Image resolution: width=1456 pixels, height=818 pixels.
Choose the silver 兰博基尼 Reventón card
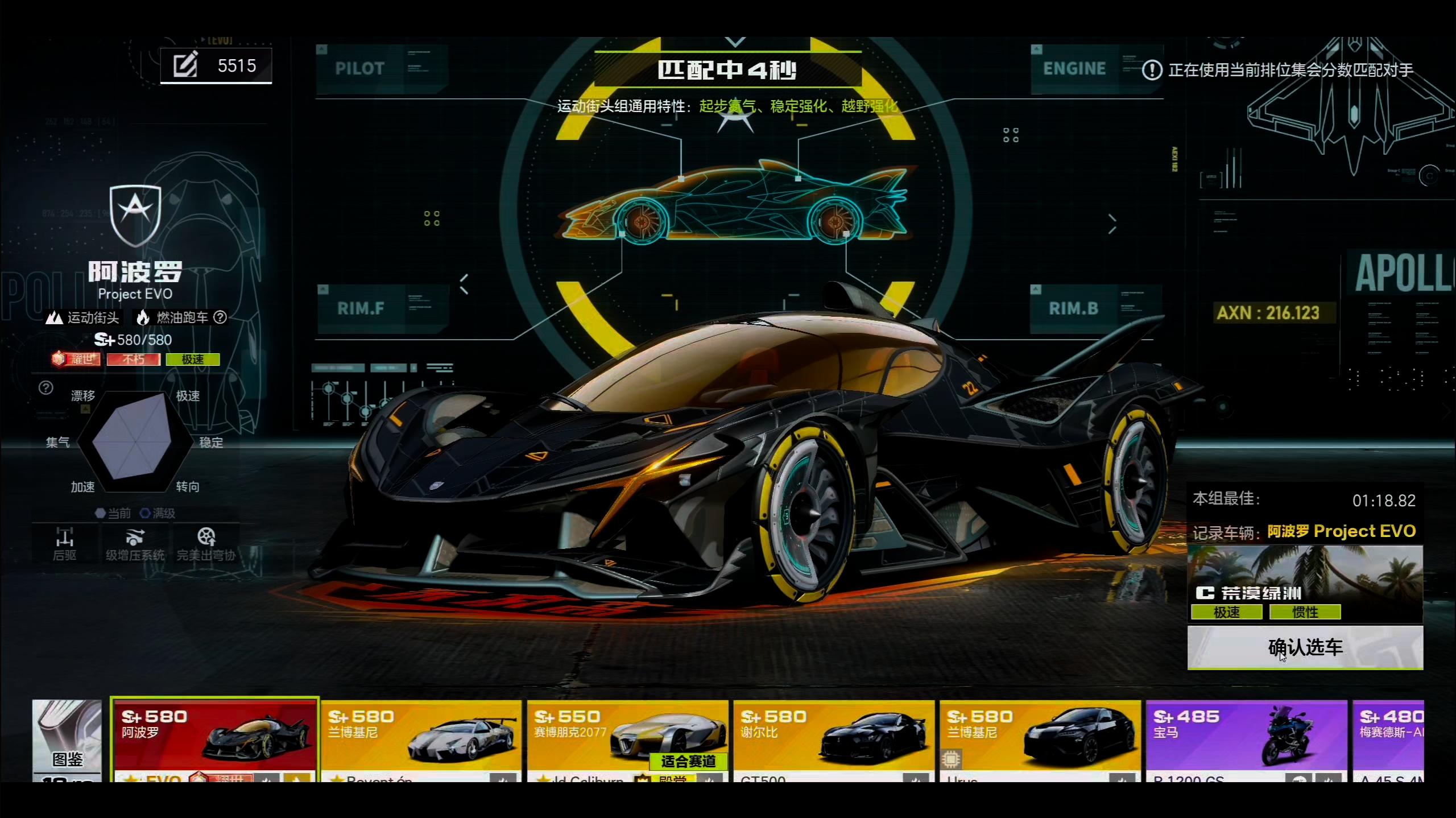pos(421,738)
